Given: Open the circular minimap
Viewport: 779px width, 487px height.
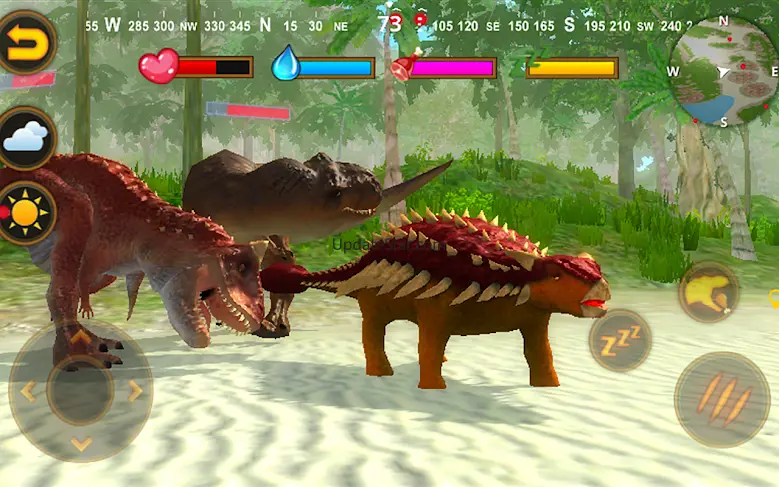Looking at the screenshot, I should tap(725, 72).
